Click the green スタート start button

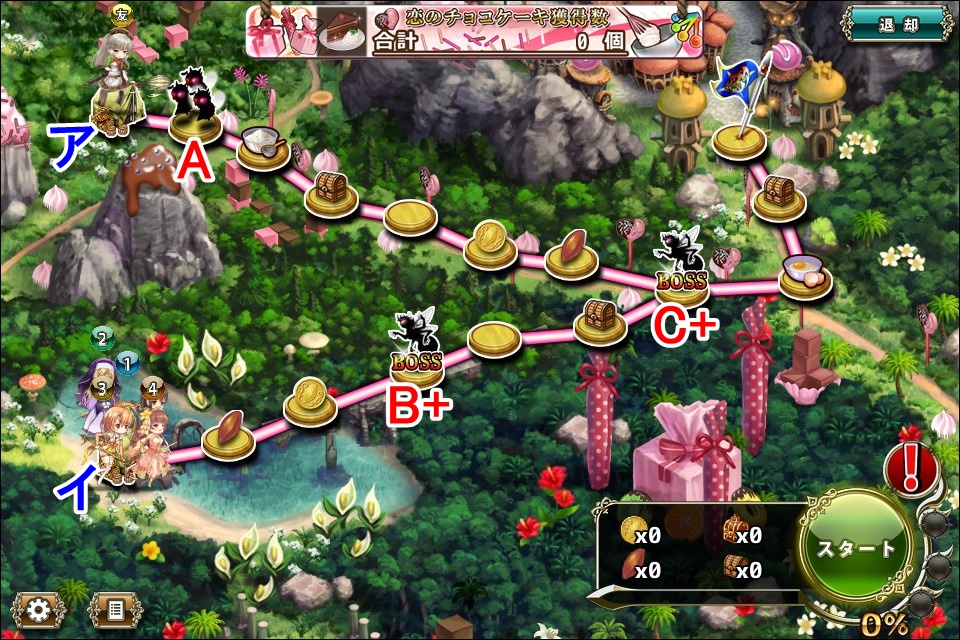coord(856,549)
